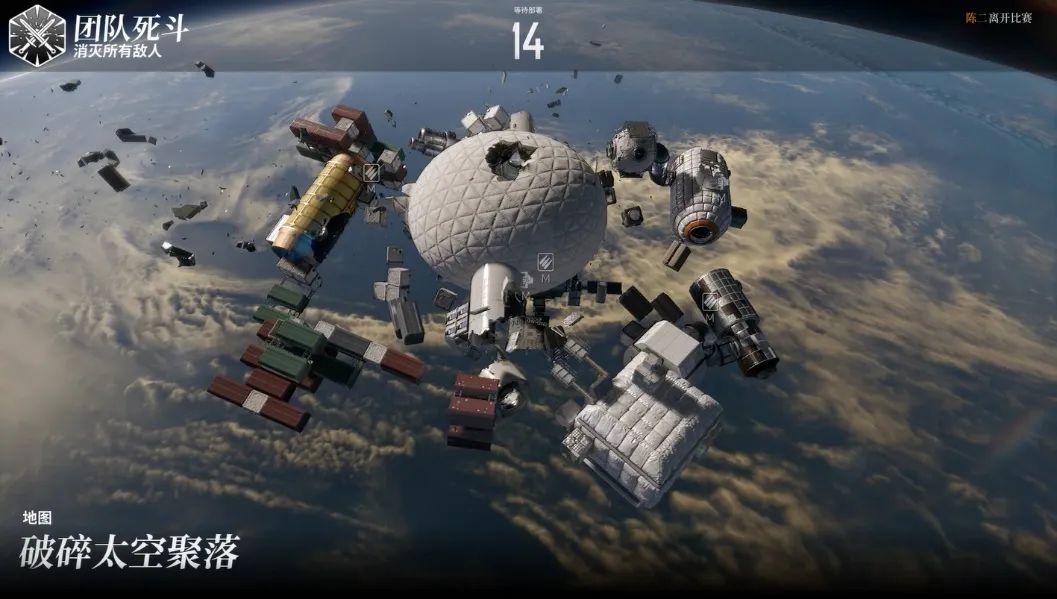Select the striped marker below the white dome
1057x599 pixels.
(x=546, y=263)
